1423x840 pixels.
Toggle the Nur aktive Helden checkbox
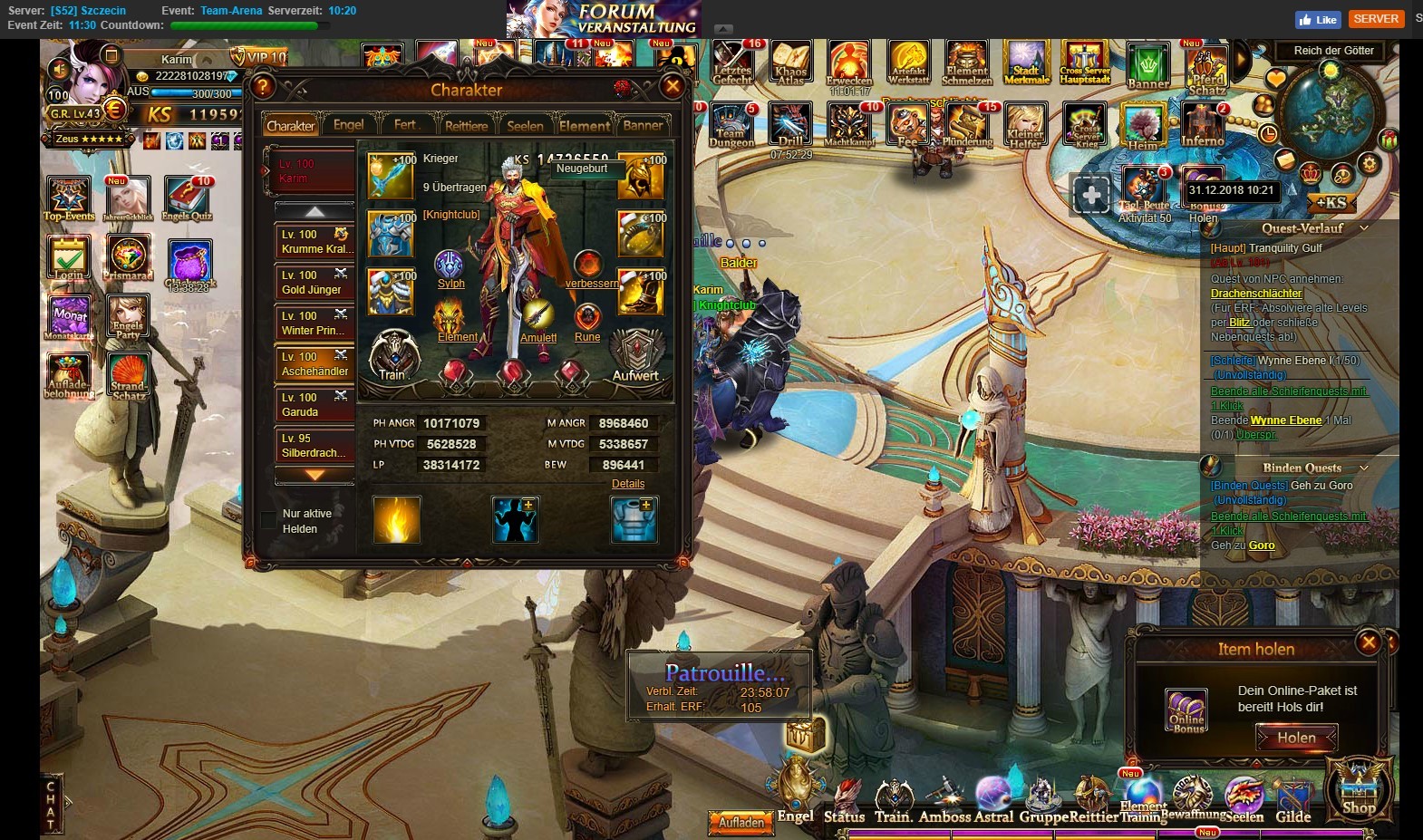(x=268, y=520)
